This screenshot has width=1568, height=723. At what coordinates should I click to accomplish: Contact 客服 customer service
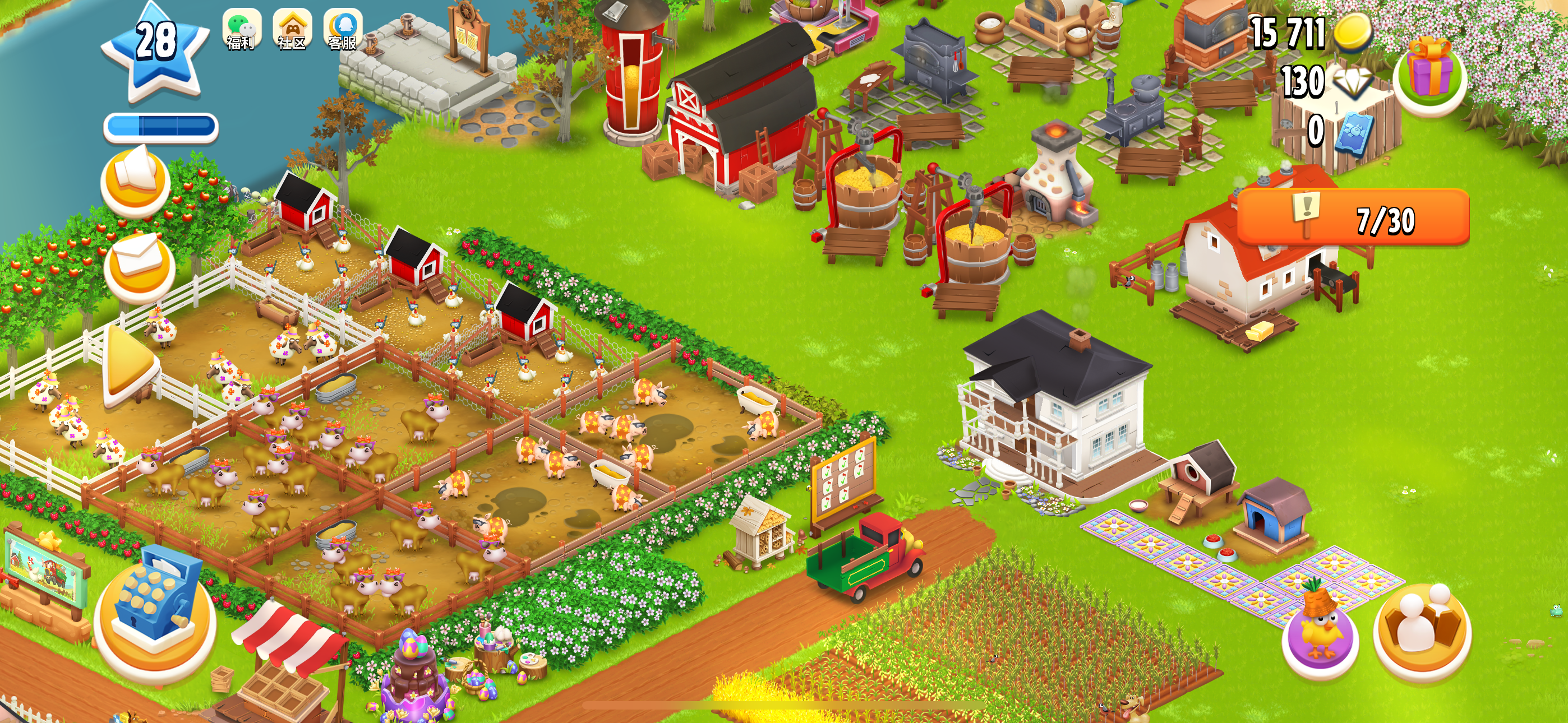tap(343, 29)
